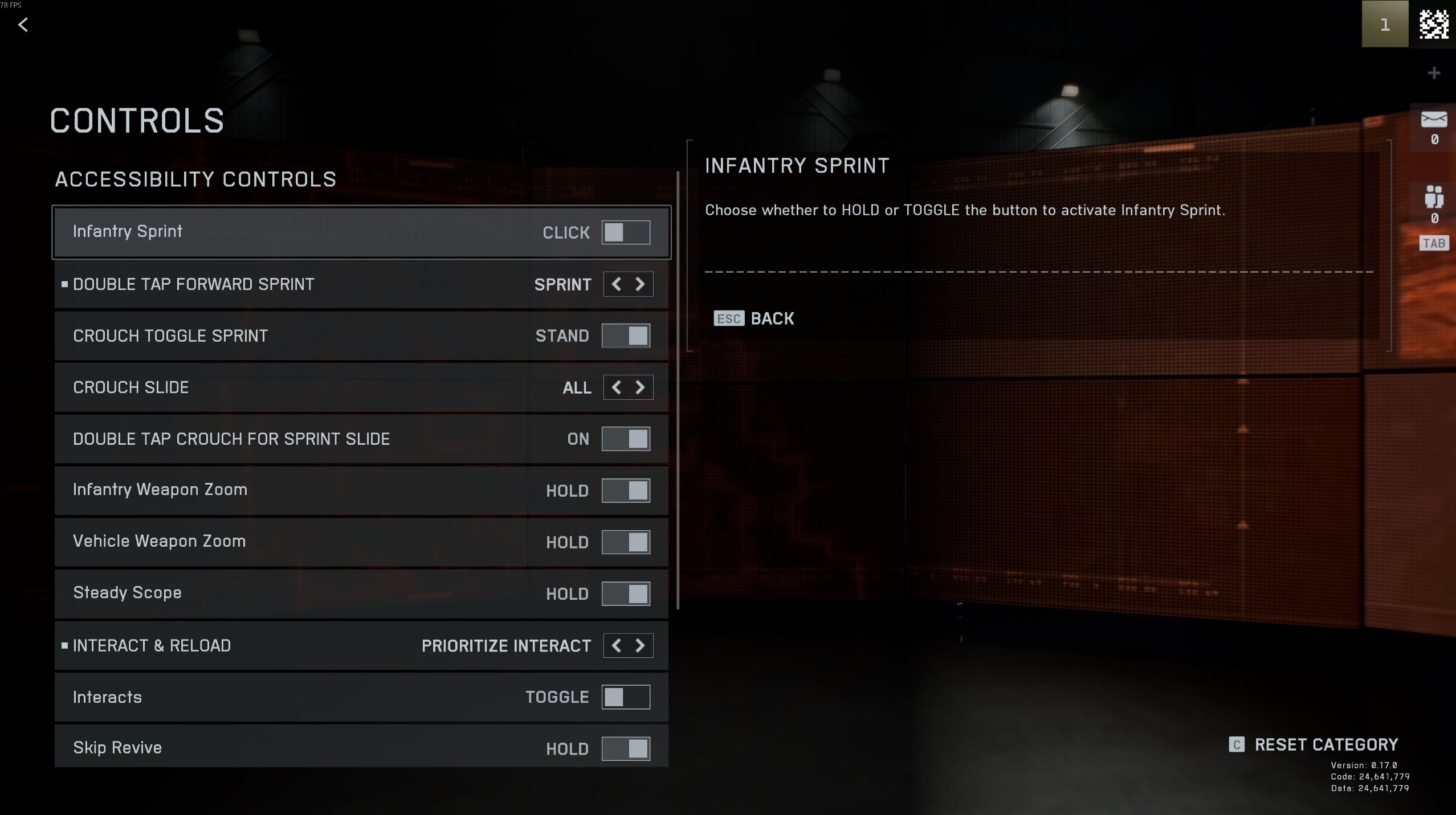Toggle the Skip Revive switch
Viewport: 1456px width, 815px height.
pyautogui.click(x=626, y=748)
